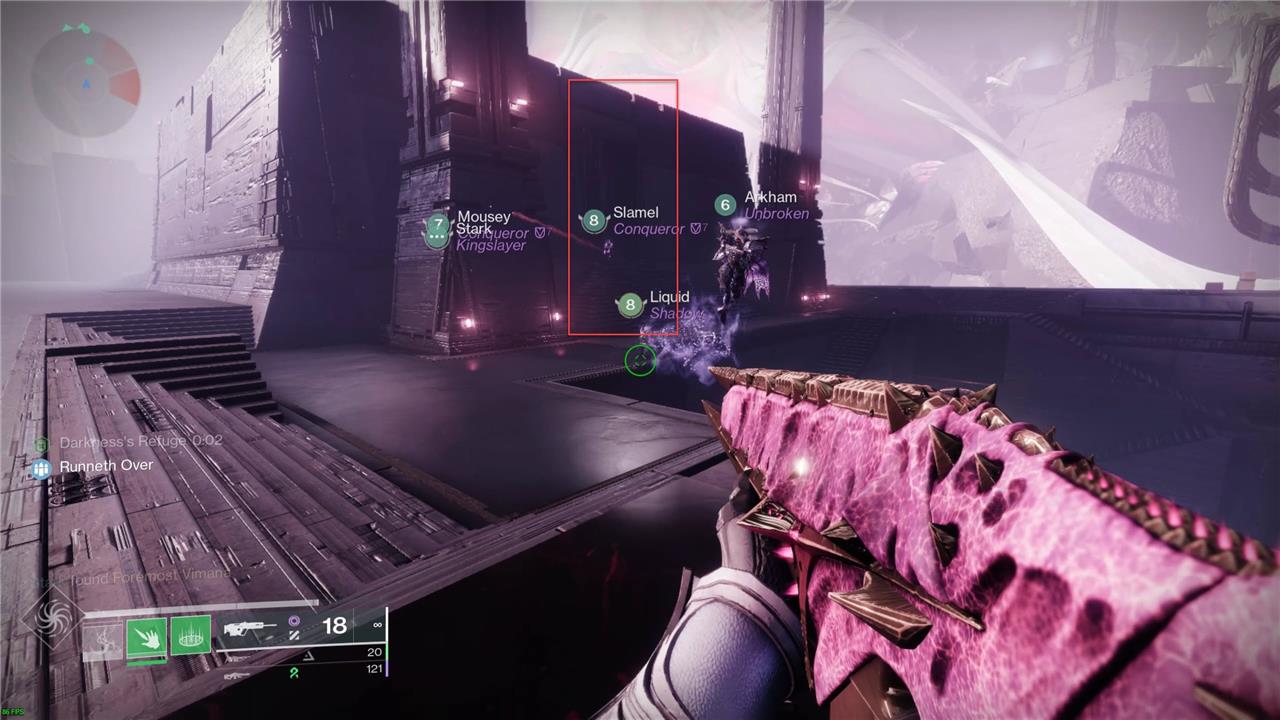
Task: Click Liquid's player nameplate emblem
Action: (x=630, y=305)
